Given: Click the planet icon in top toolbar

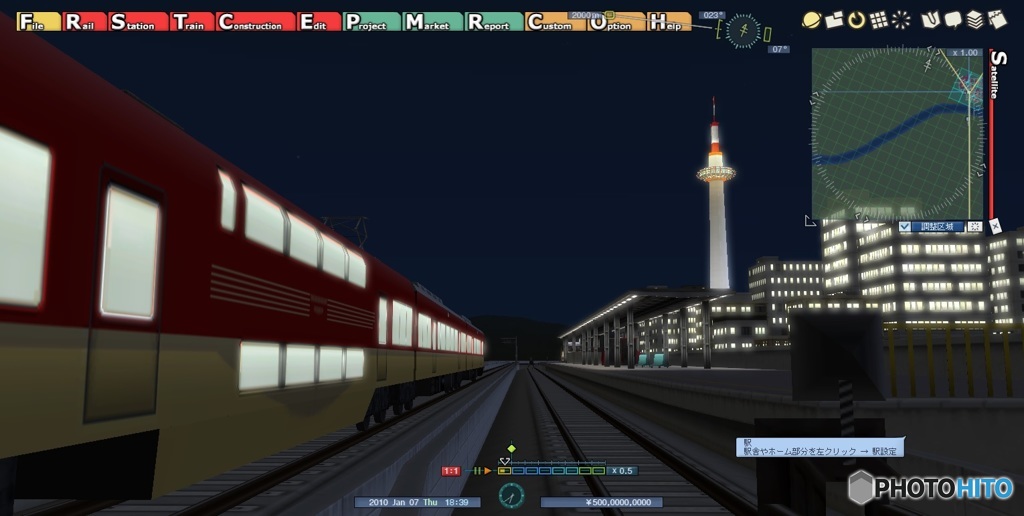Looking at the screenshot, I should click(812, 19).
